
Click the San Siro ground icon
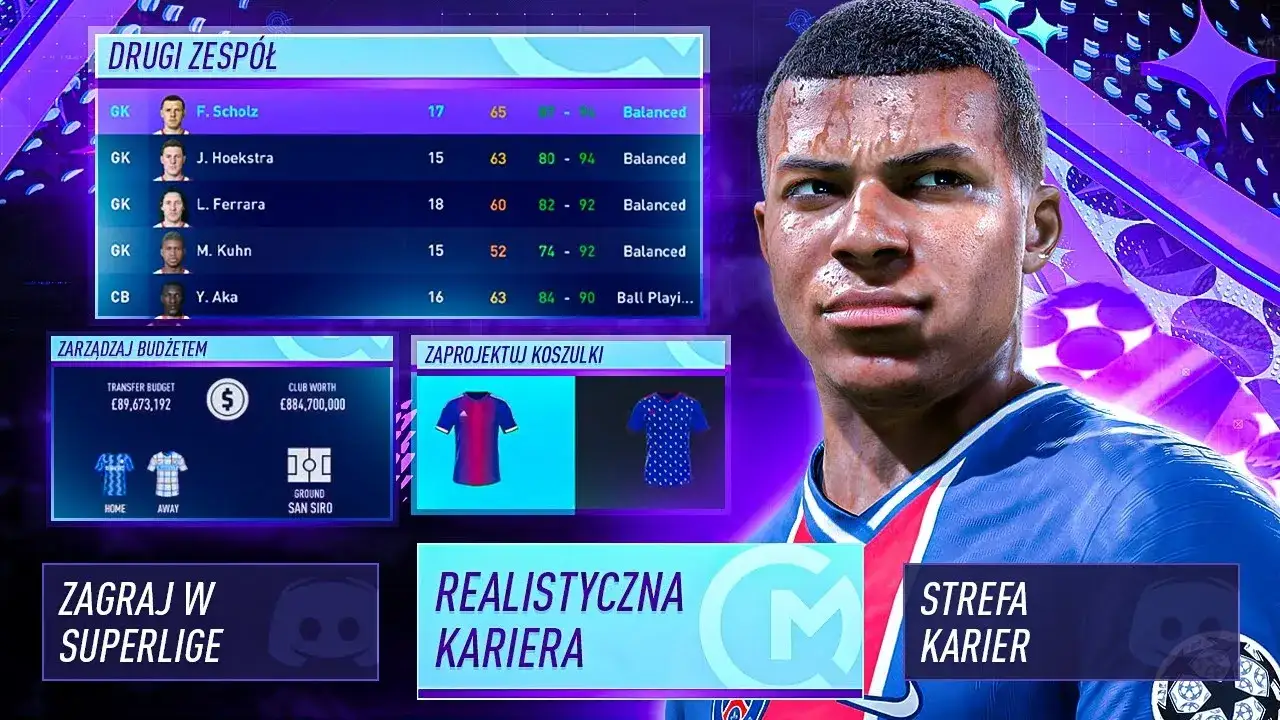pyautogui.click(x=310, y=467)
